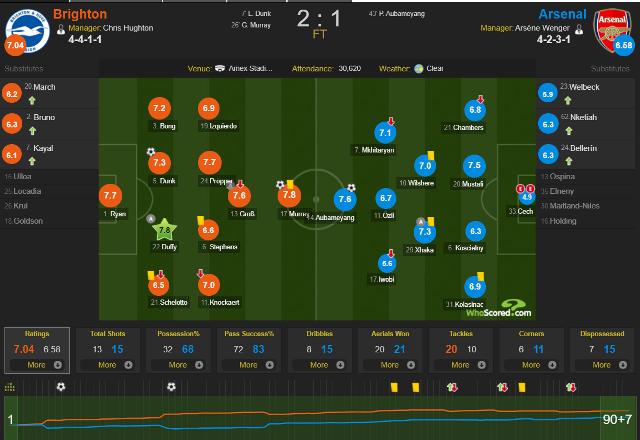The width and height of the screenshot is (640, 440).
Task: Select Knockaert's player marker
Action: [x=209, y=285]
